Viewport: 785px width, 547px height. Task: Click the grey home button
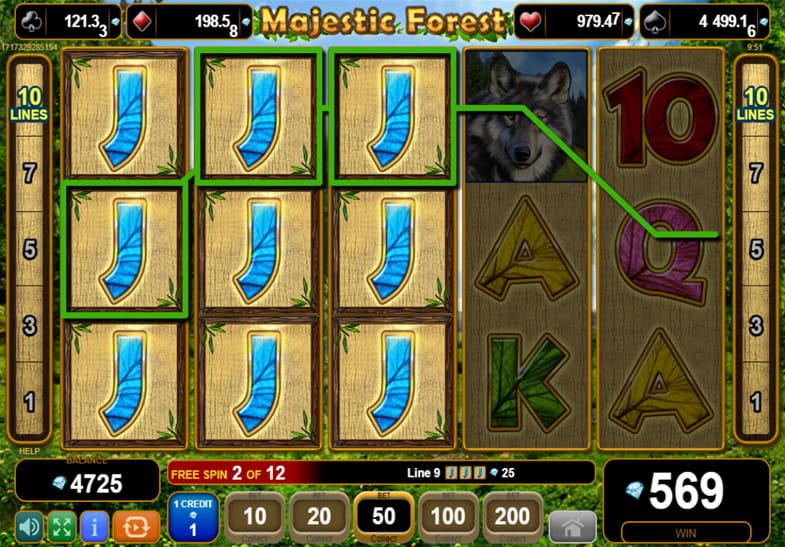point(573,524)
